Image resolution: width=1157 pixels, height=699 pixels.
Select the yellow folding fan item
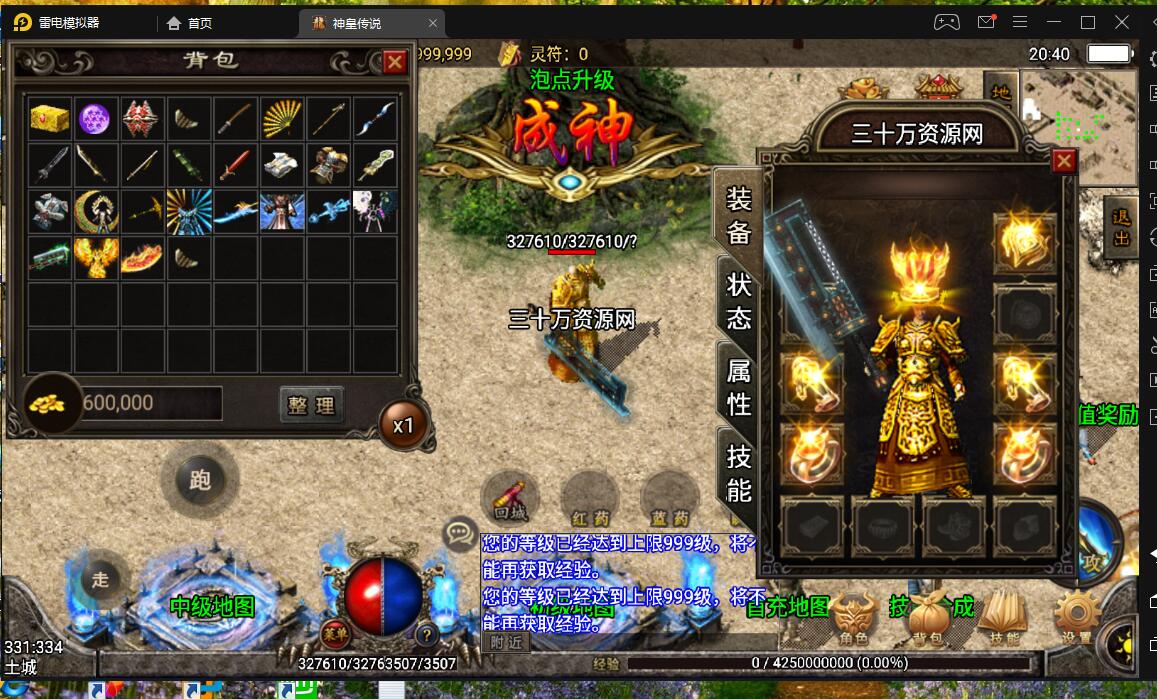281,118
